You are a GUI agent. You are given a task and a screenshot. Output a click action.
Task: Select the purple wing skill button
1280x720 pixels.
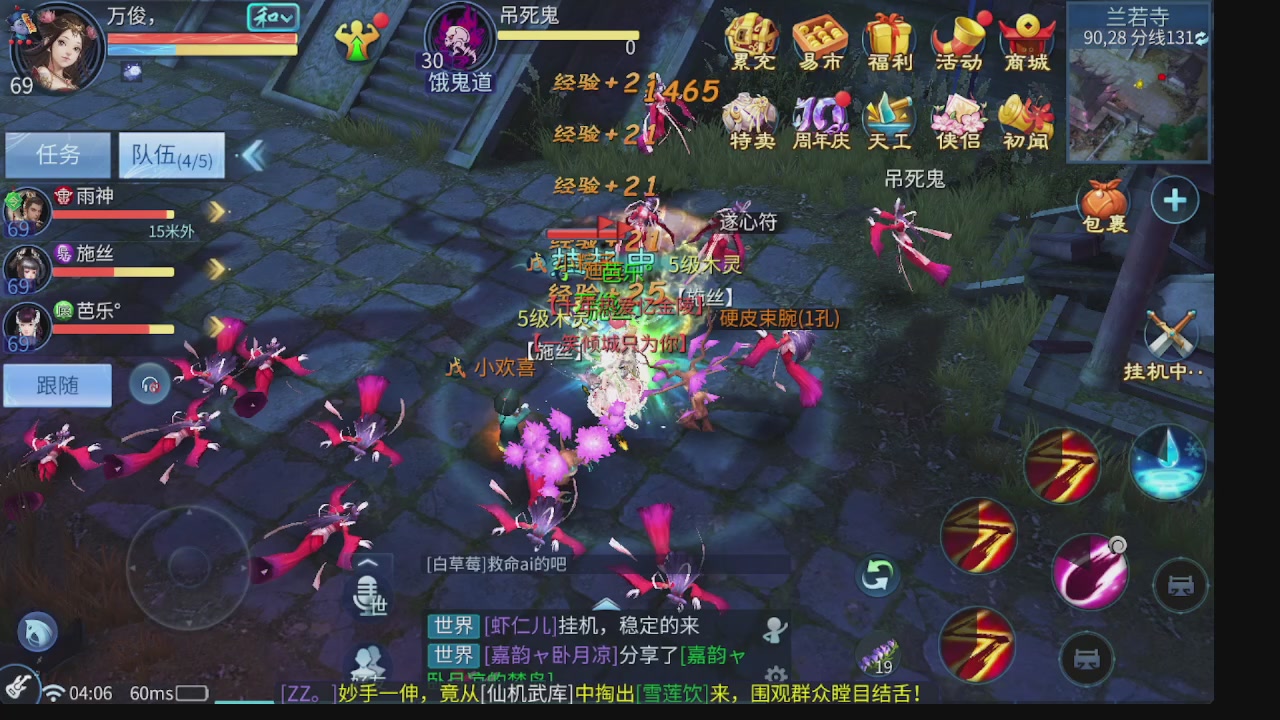coord(1090,573)
